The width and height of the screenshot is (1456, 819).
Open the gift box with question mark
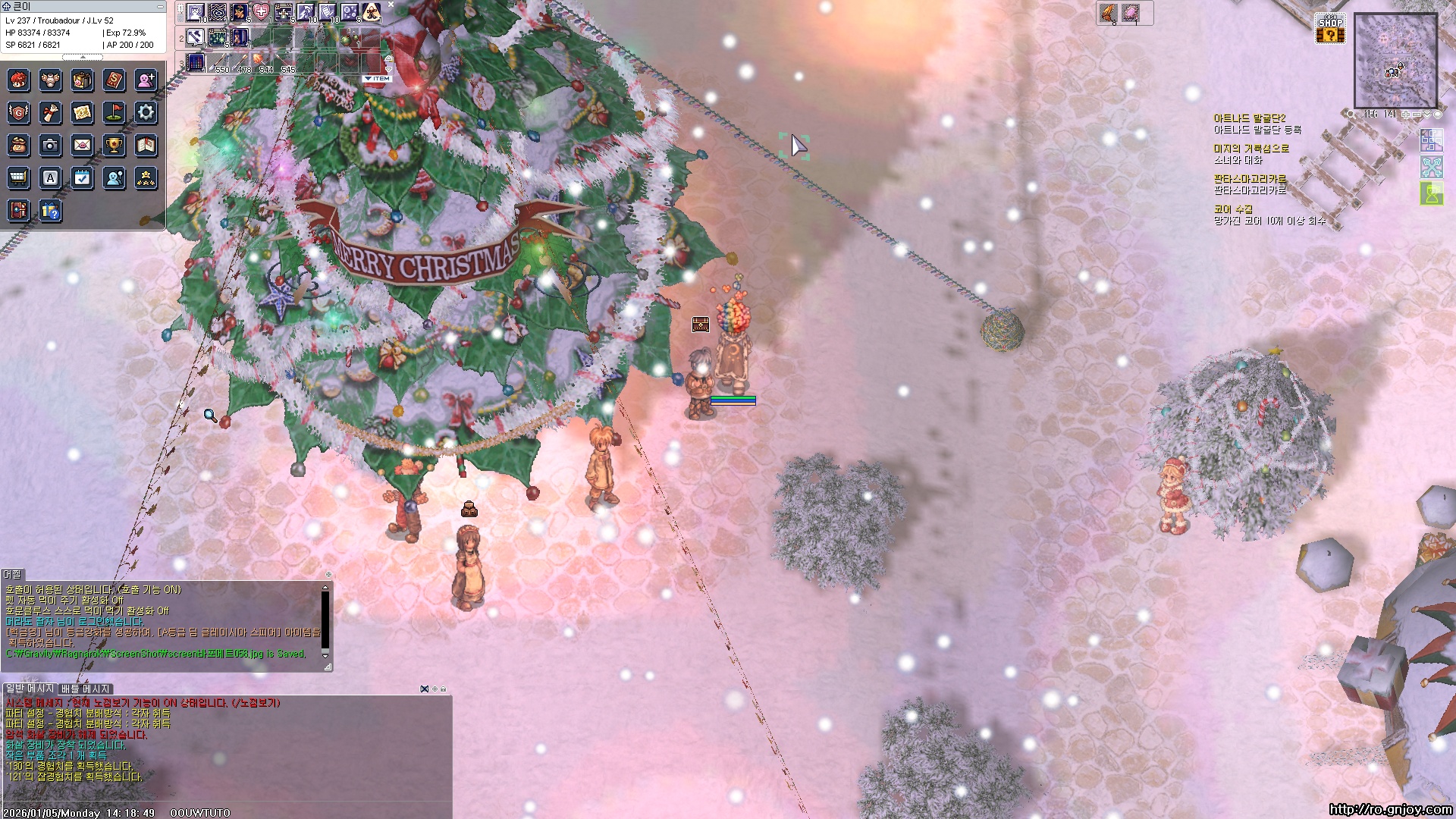click(x=50, y=211)
